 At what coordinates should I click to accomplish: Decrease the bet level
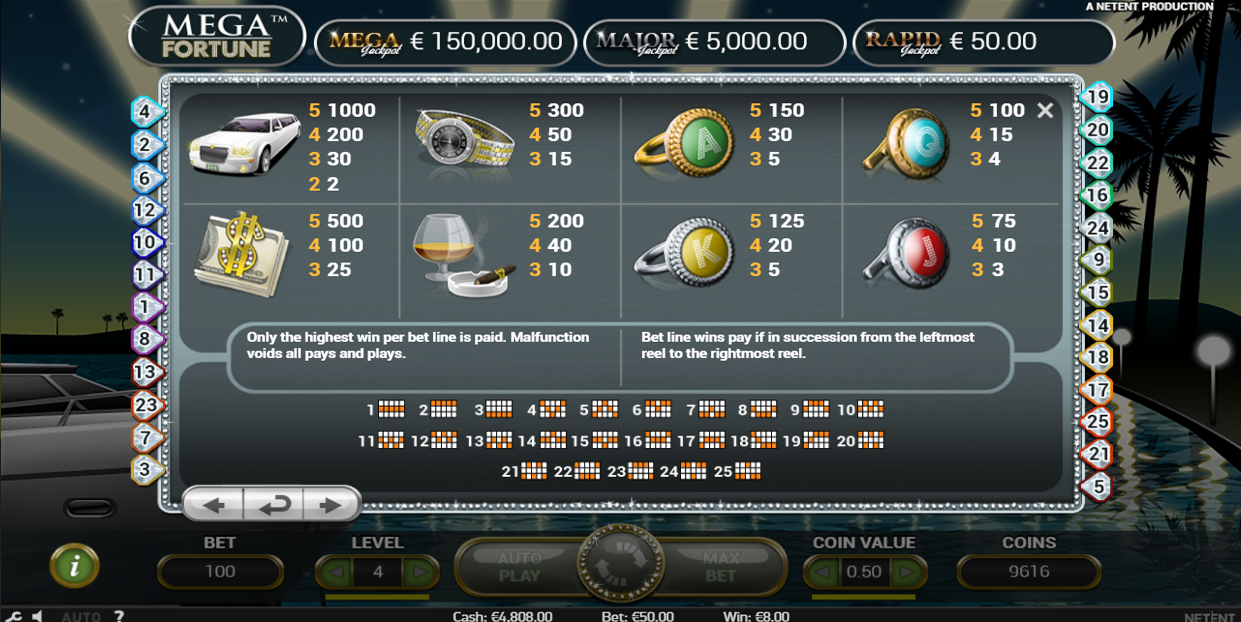(336, 572)
